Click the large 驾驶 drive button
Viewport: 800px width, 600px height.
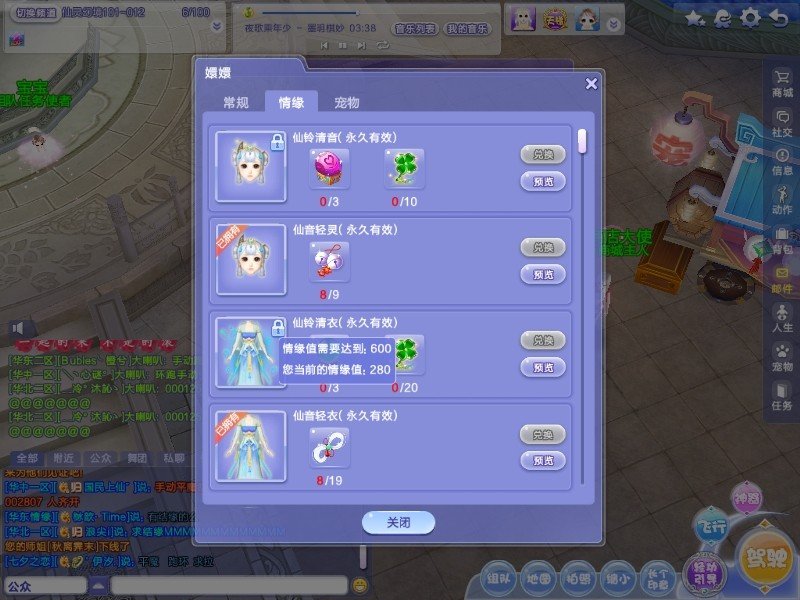coord(765,556)
